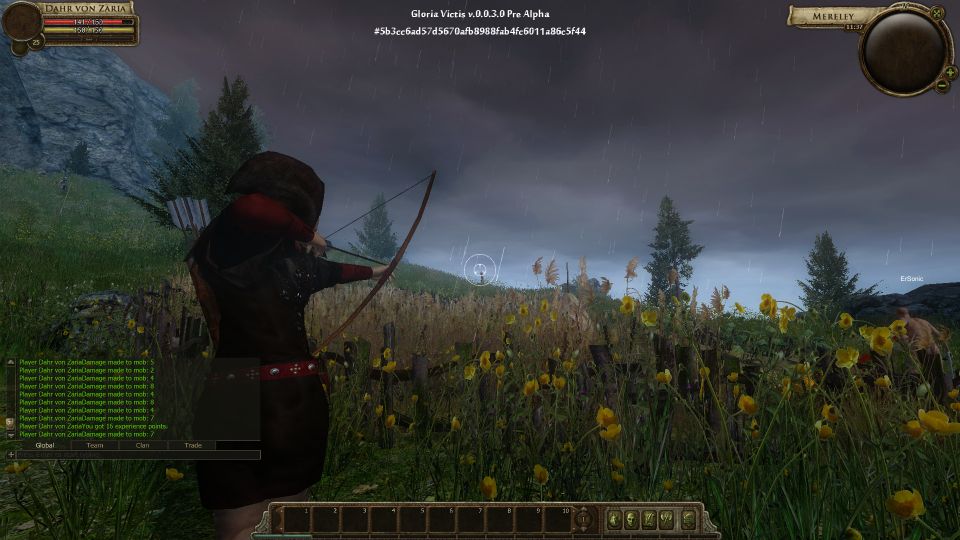Open the last menu icon on bottom bar
Screen dimensions: 960x540
[689, 519]
